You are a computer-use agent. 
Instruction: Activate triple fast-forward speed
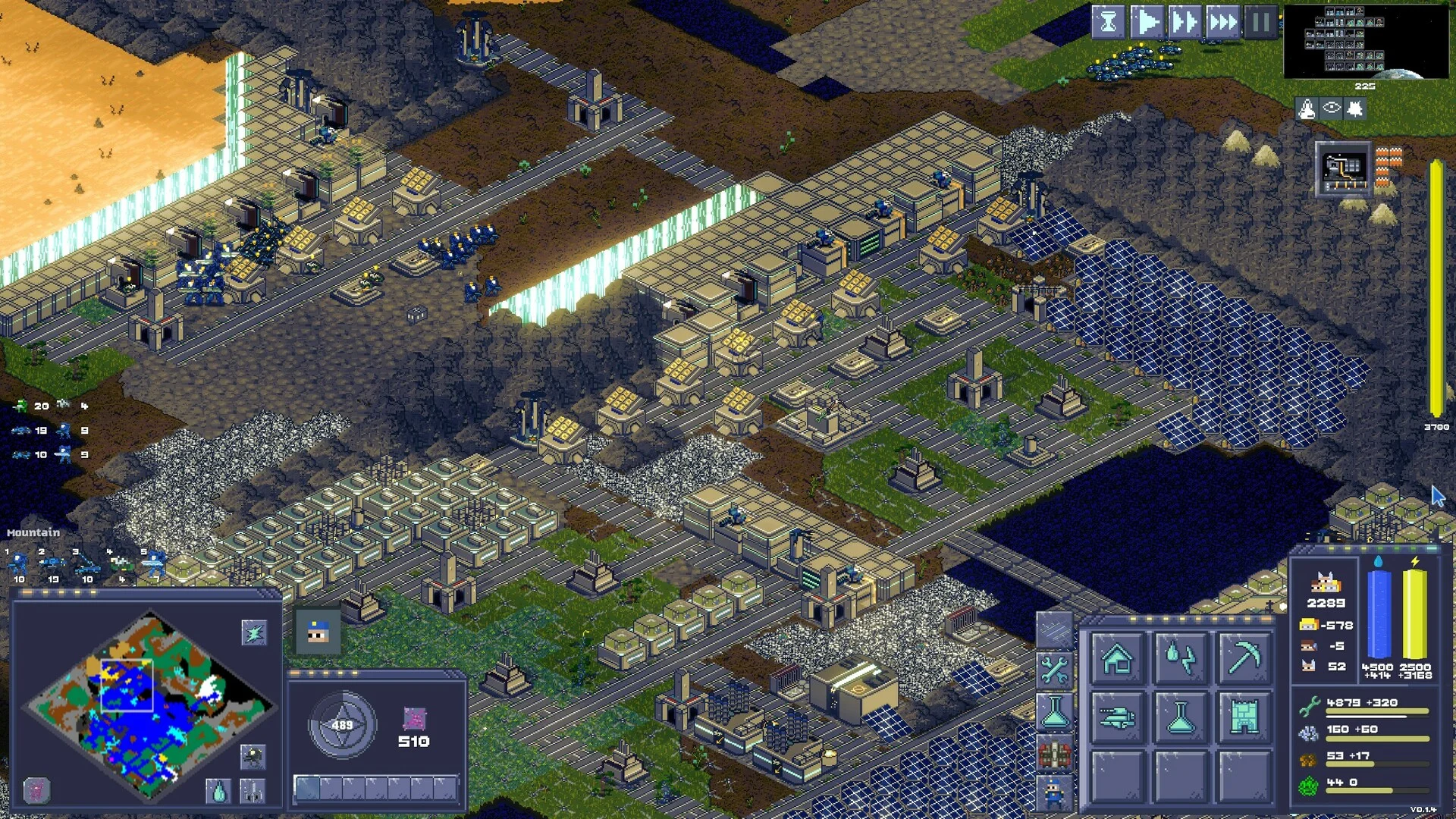click(1222, 23)
